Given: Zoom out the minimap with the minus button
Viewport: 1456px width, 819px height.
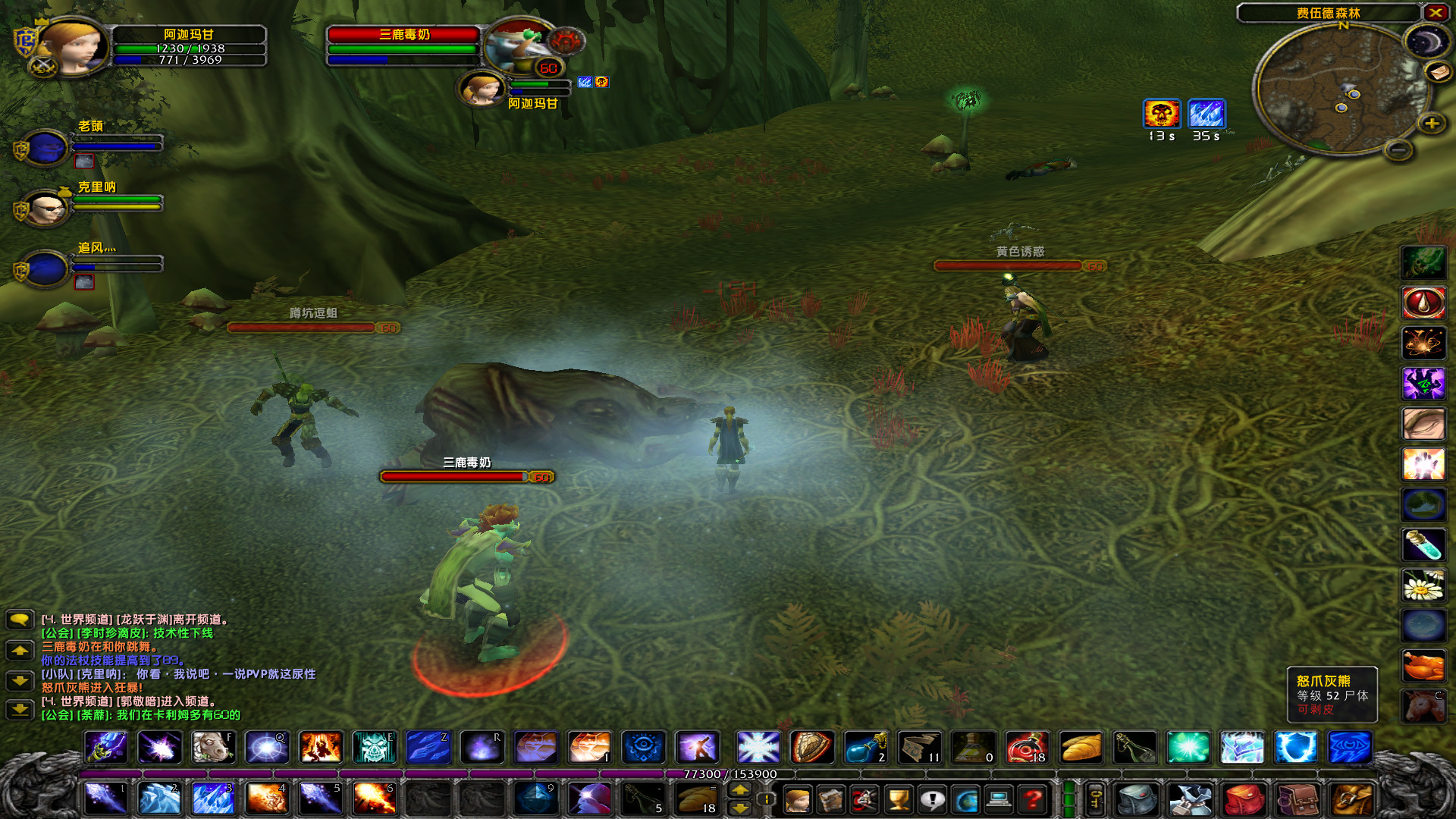Looking at the screenshot, I should 1398,150.
